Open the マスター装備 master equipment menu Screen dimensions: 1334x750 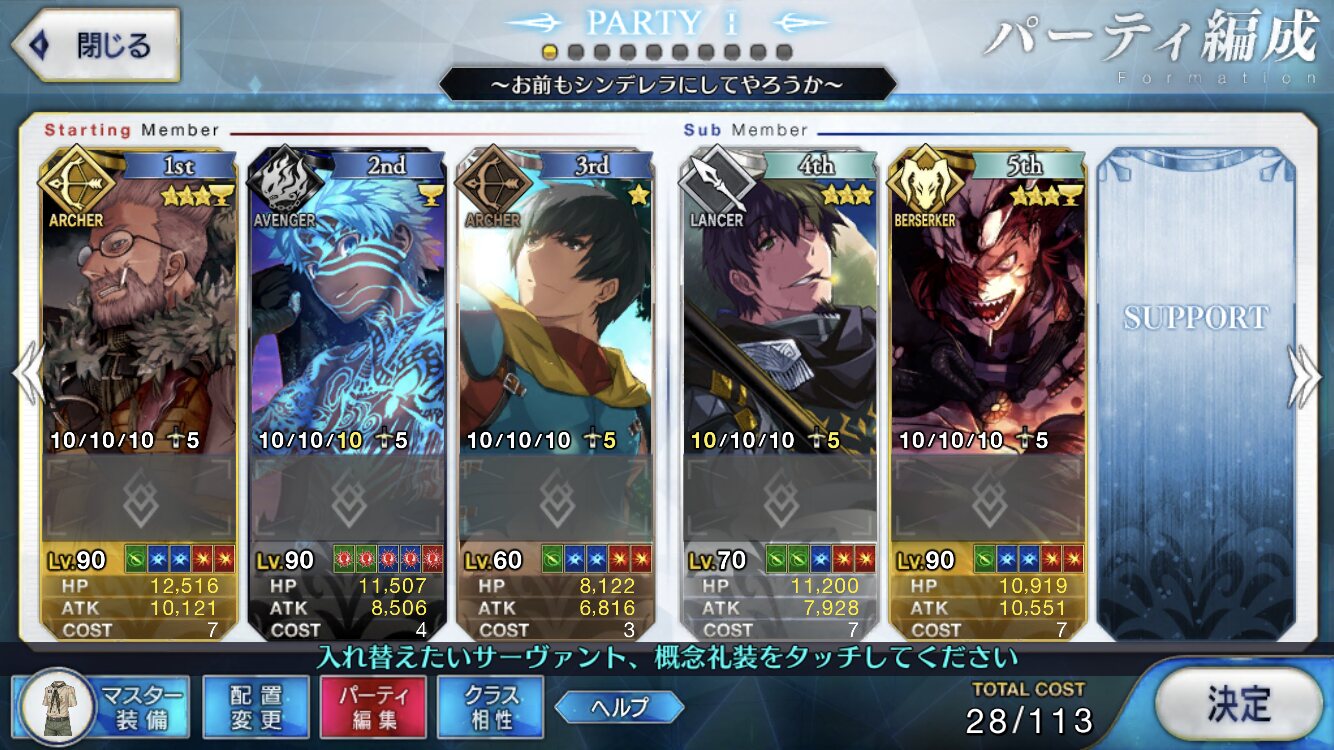click(104, 706)
